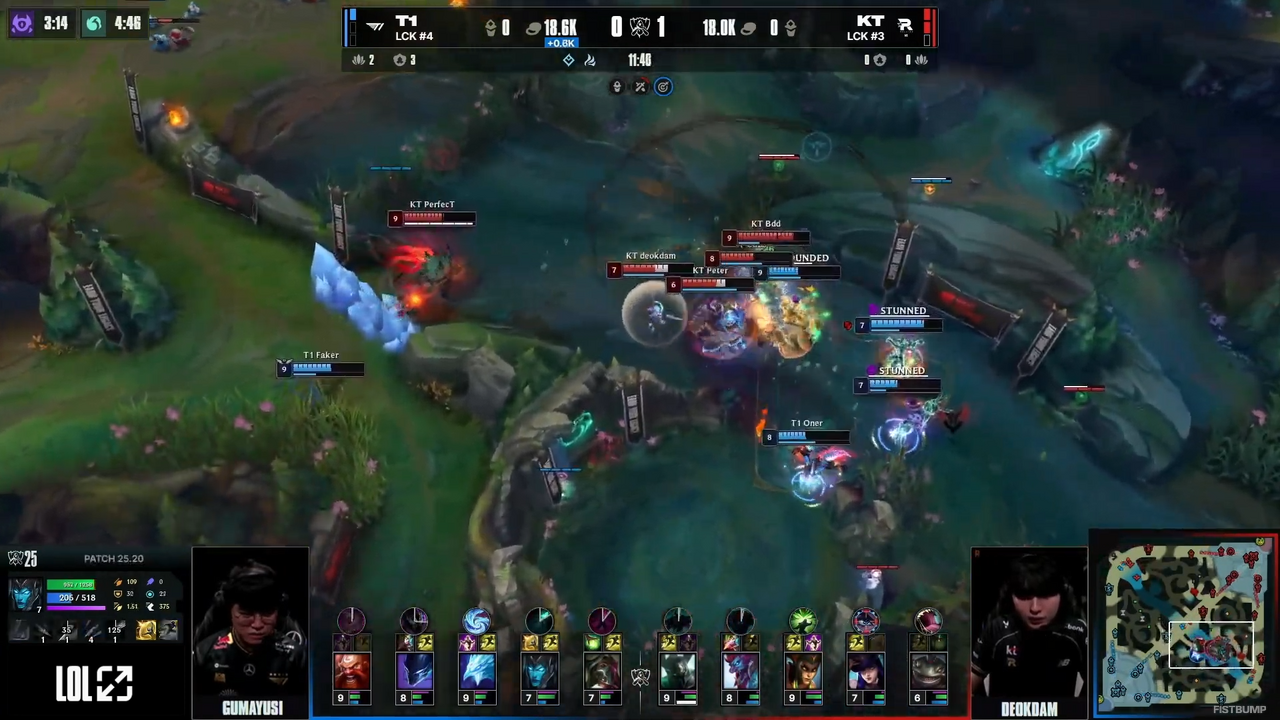Select Anivia's champion portrait
Screen dimensions: 1280x720
pos(477,670)
